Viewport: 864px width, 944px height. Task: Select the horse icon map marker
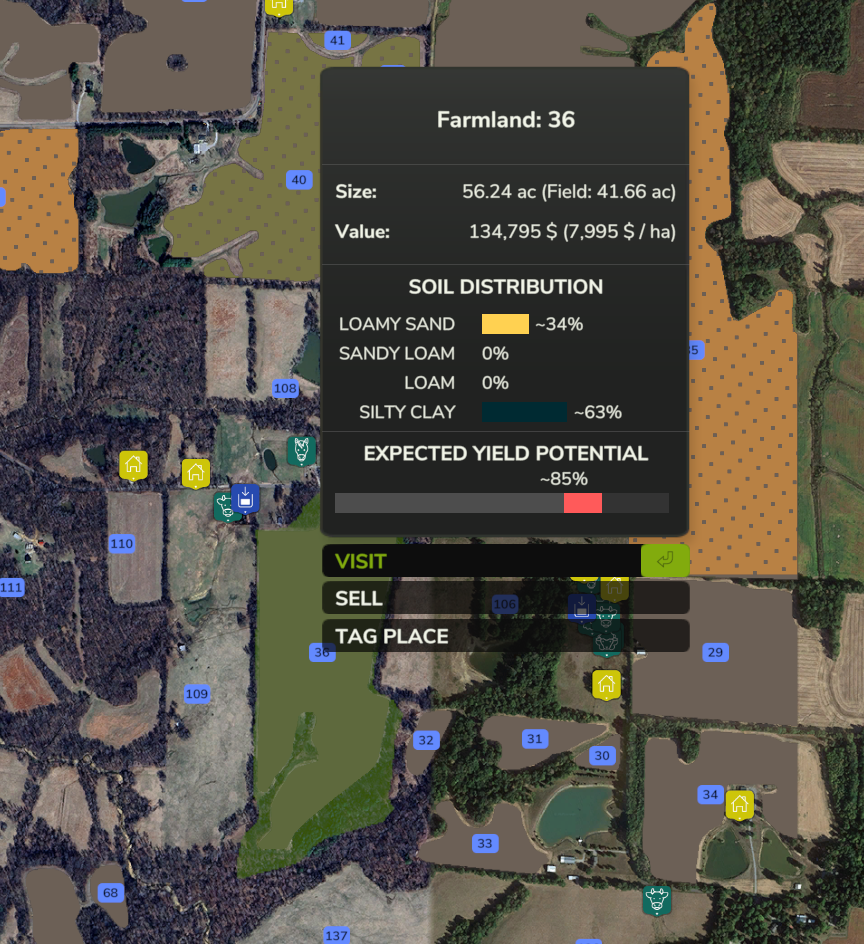pyautogui.click(x=301, y=450)
